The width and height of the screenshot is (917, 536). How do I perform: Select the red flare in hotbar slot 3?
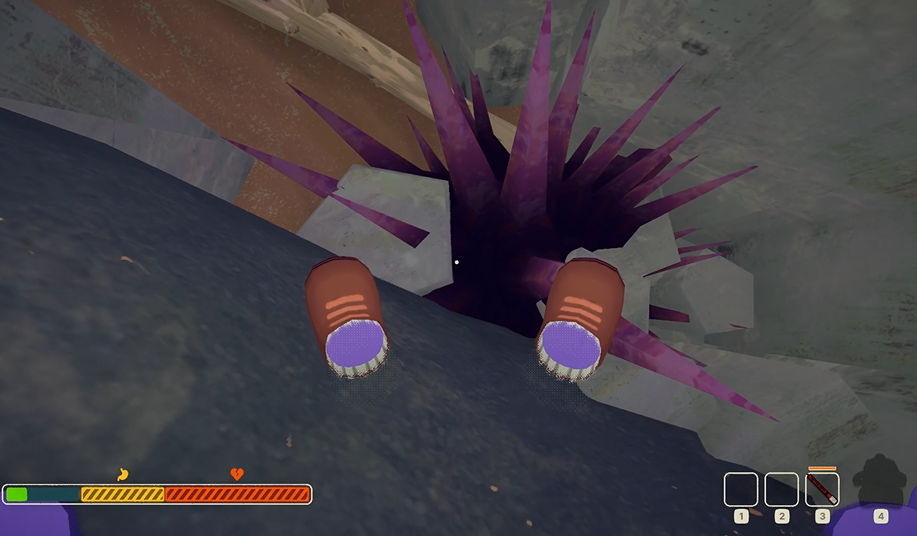tap(822, 489)
